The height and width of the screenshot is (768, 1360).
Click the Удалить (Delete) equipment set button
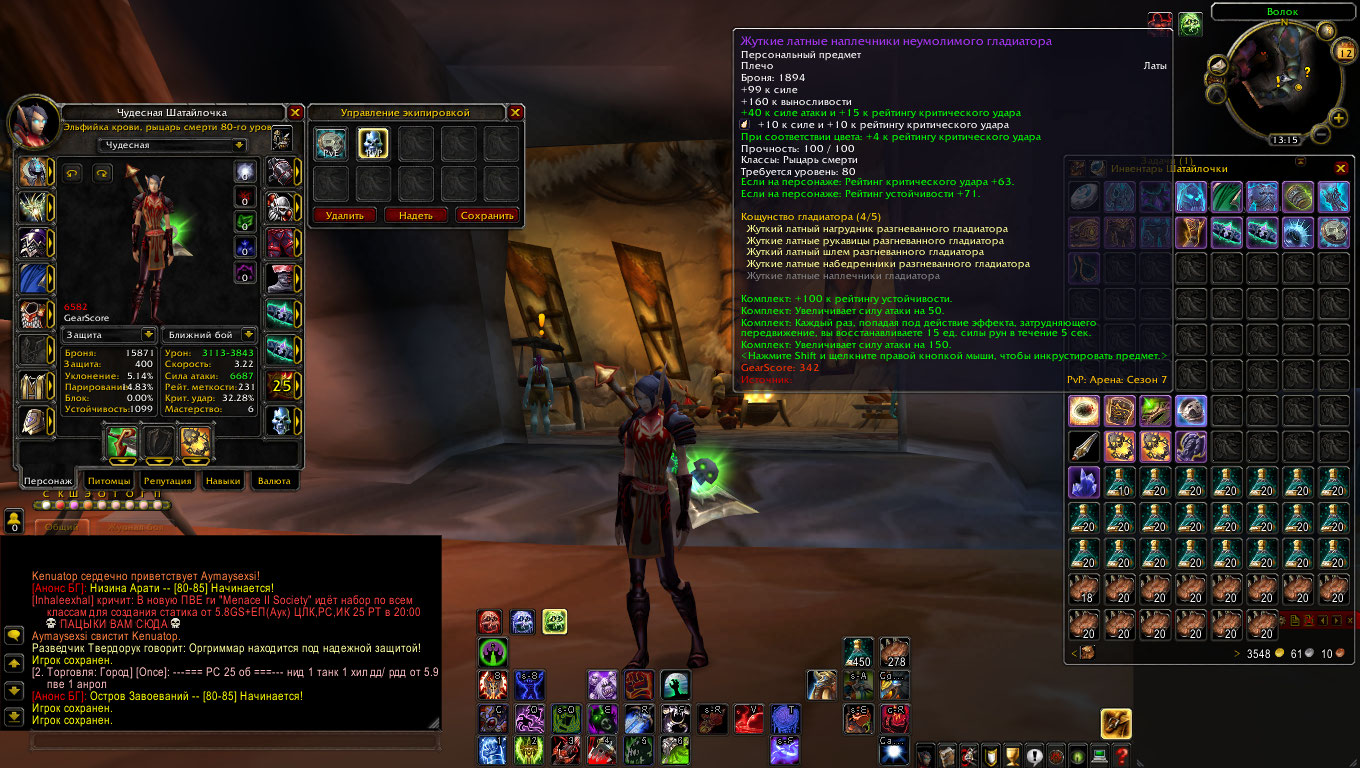345,215
